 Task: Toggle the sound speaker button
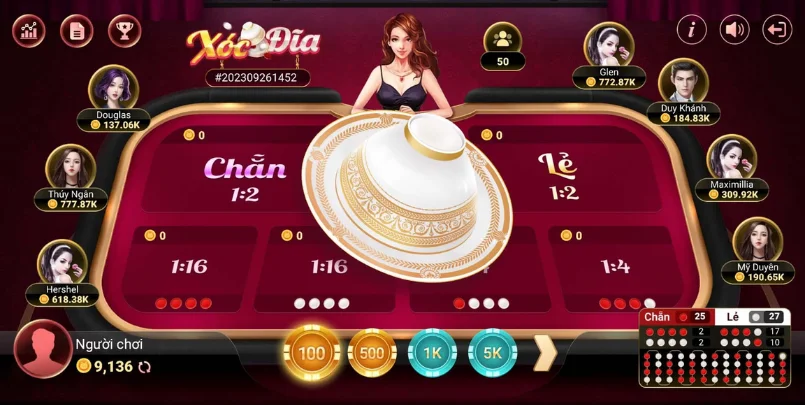click(735, 30)
